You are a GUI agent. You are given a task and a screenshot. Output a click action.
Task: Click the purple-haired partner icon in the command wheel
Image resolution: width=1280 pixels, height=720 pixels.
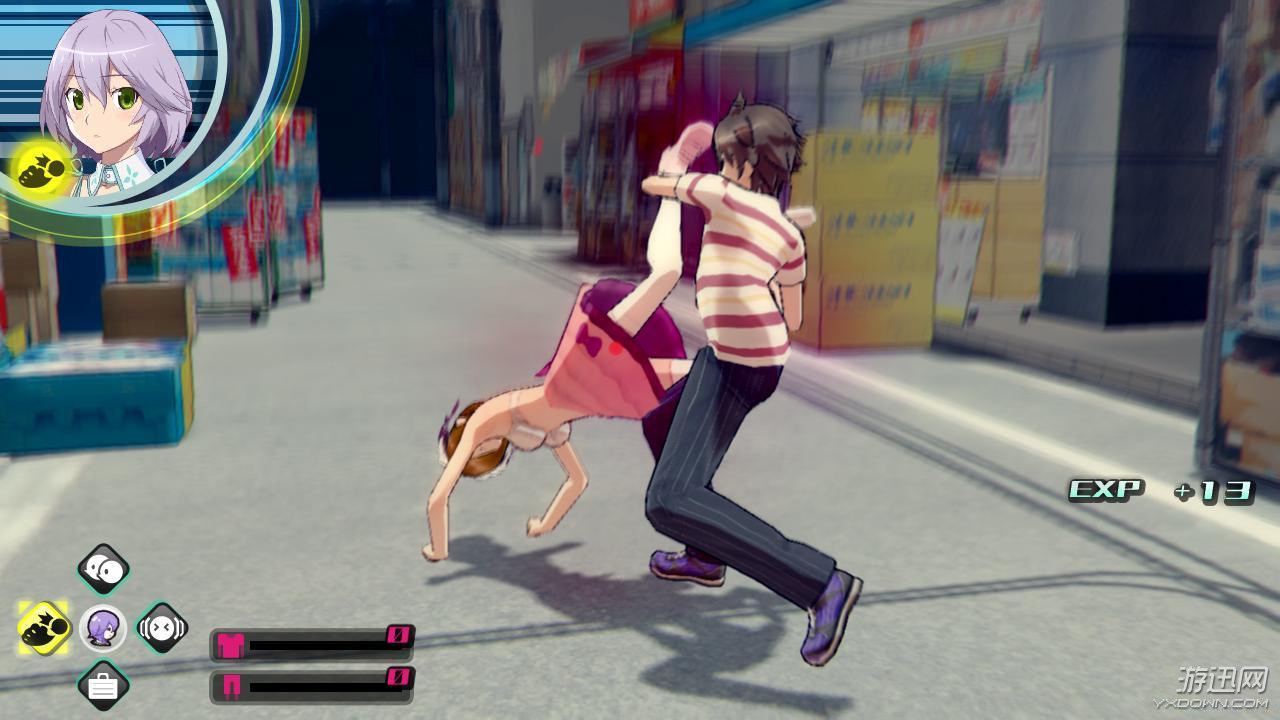(x=103, y=628)
